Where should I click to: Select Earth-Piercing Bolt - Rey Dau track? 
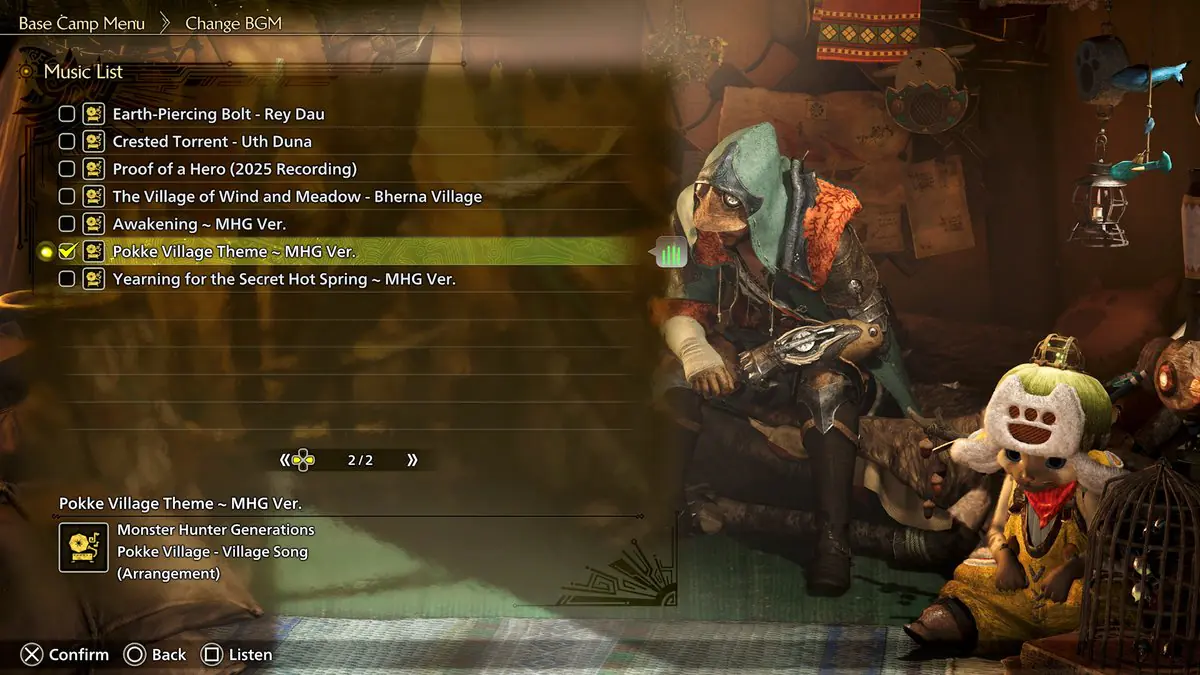coord(218,114)
